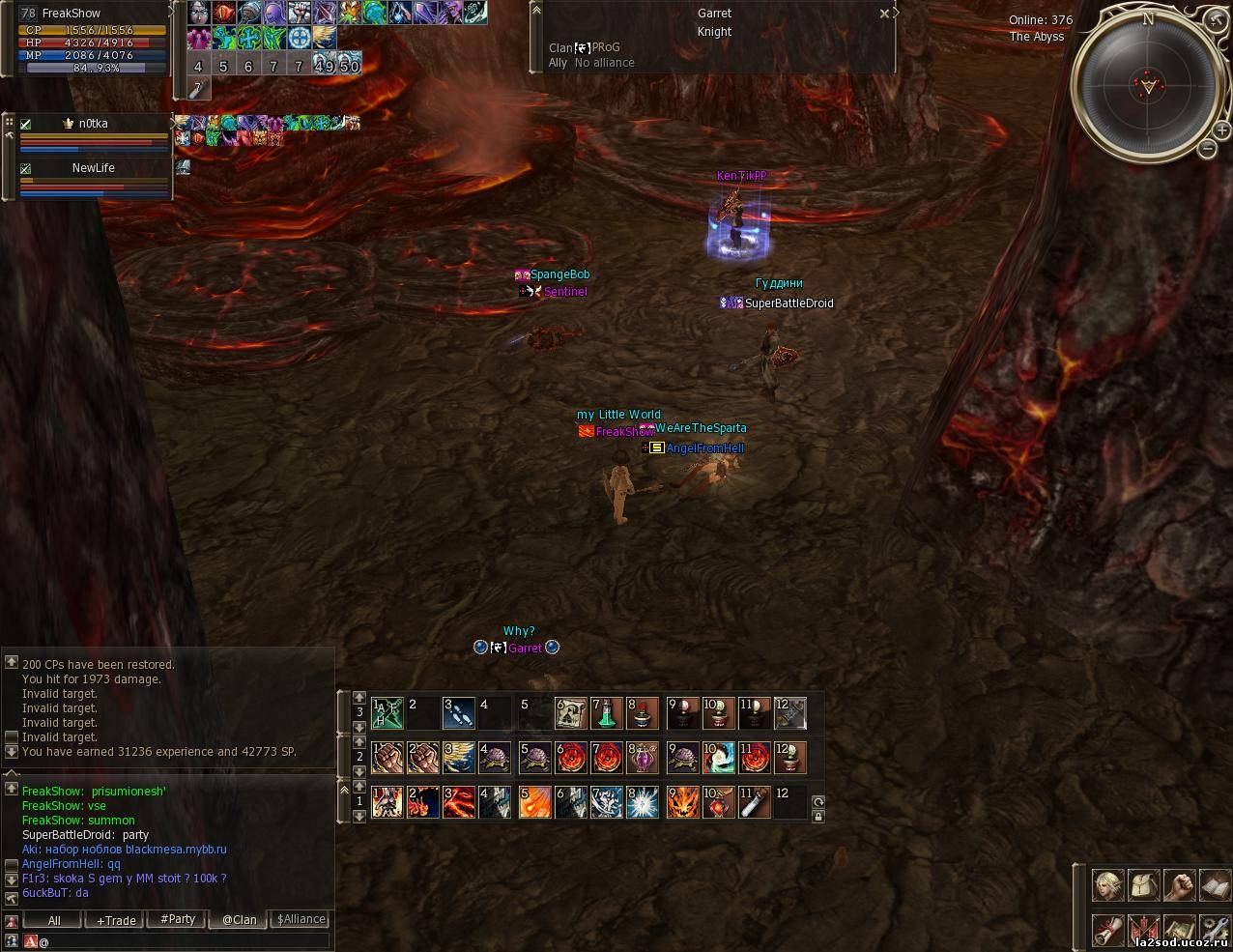
Task: Open the character status portrait button
Action: [x=1107, y=884]
